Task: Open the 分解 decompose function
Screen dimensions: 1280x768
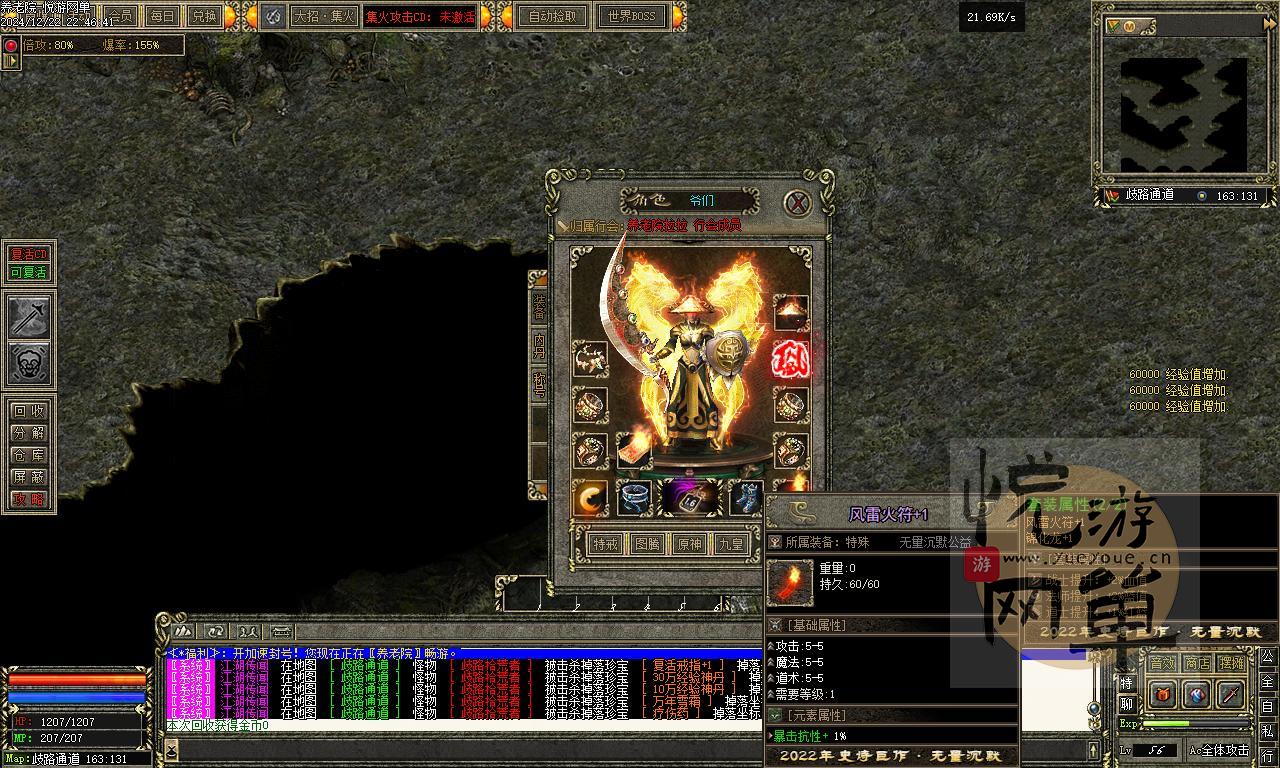Action: 29,433
